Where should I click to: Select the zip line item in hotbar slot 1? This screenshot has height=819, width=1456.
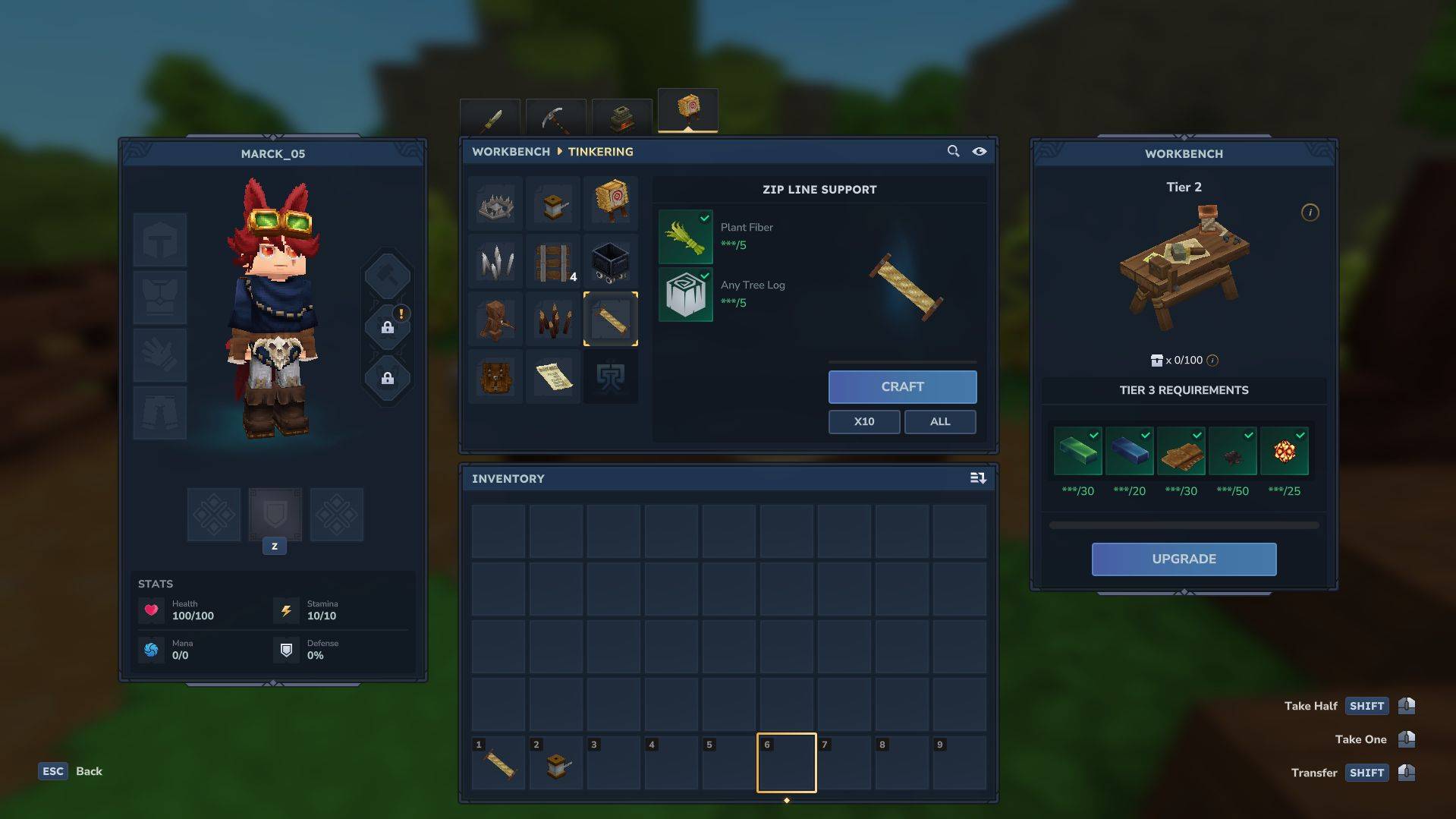(x=499, y=764)
